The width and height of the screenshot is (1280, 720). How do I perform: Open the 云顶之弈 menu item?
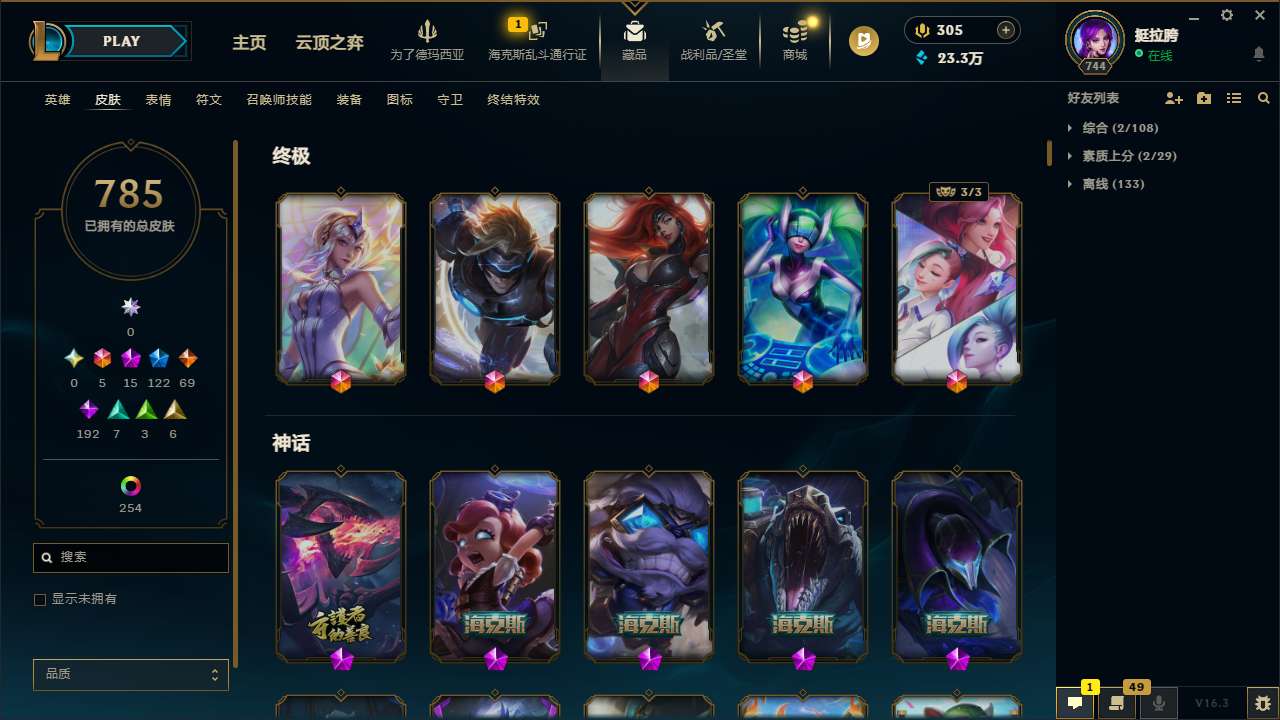328,43
